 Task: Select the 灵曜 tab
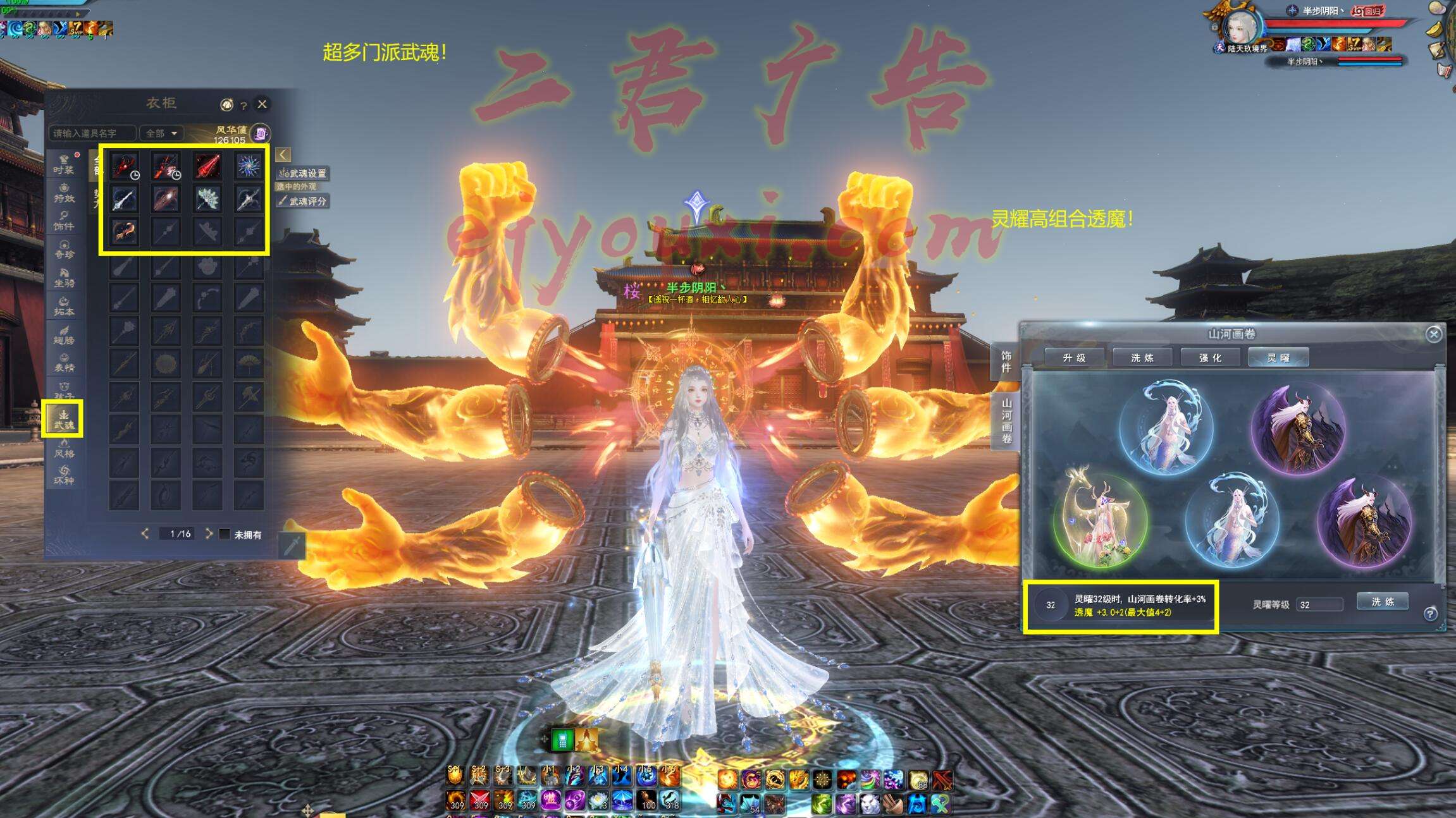tap(1278, 358)
